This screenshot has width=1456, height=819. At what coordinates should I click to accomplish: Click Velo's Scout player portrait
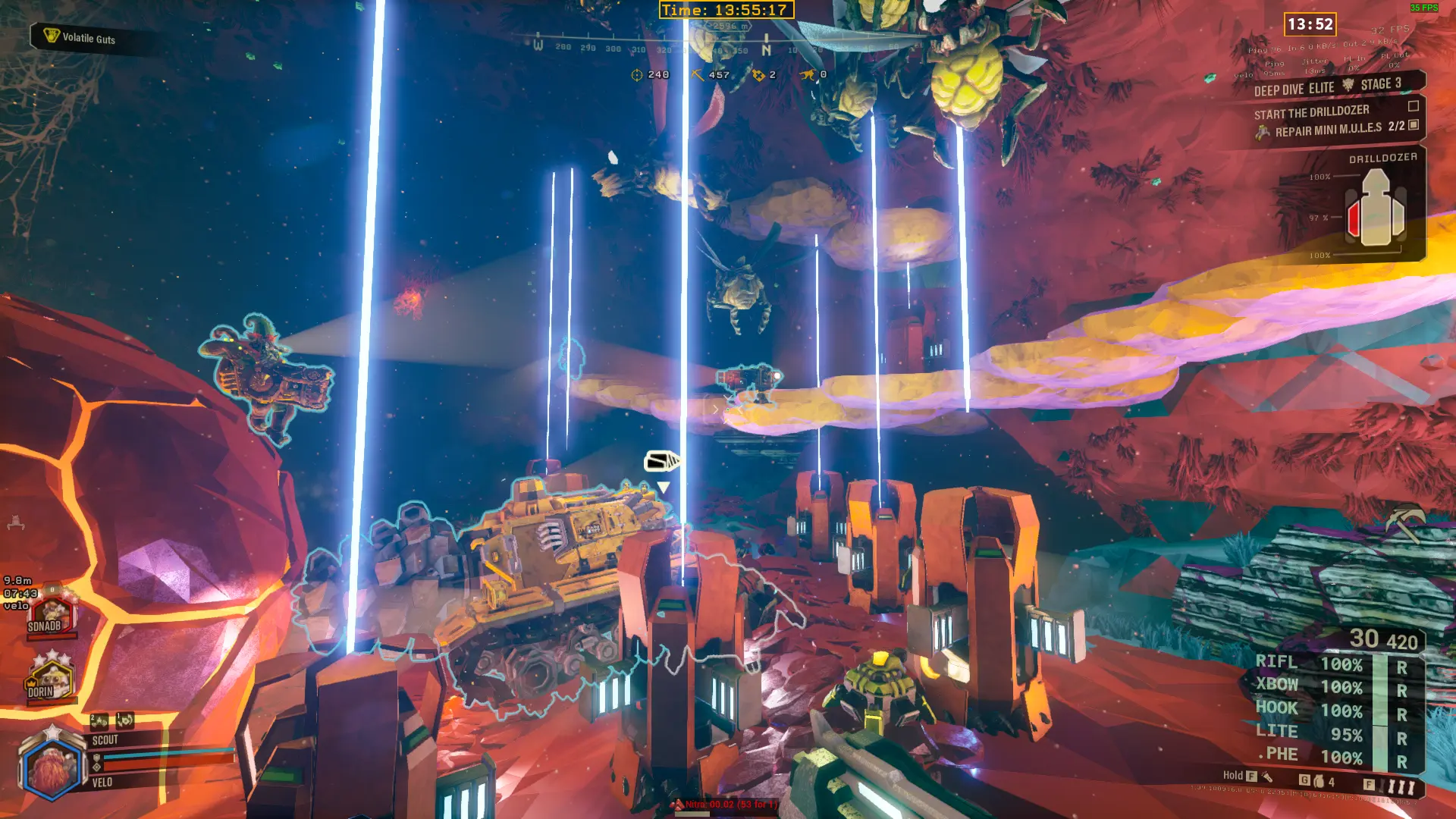(51, 766)
